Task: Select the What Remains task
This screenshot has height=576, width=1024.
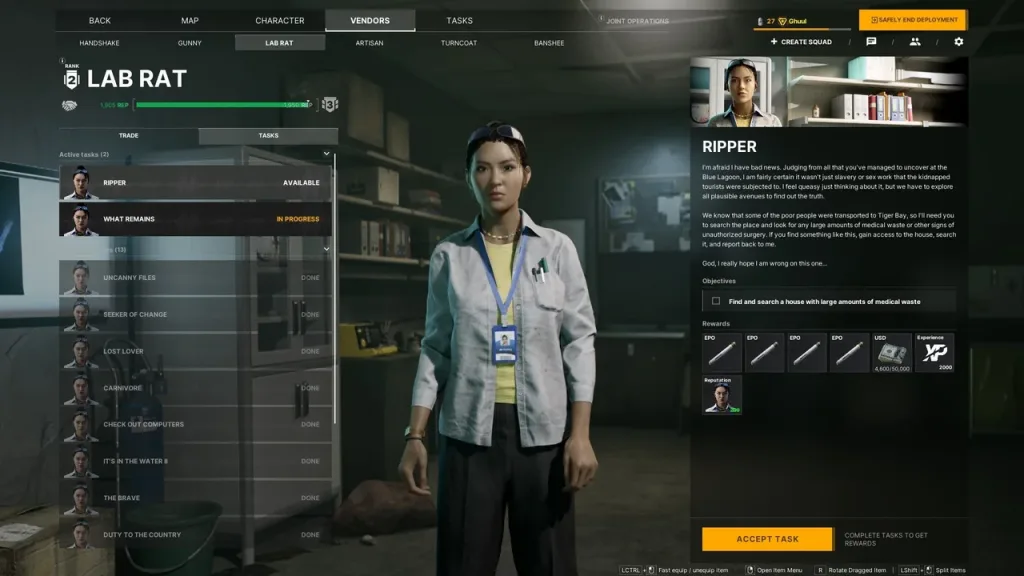Action: tap(195, 219)
